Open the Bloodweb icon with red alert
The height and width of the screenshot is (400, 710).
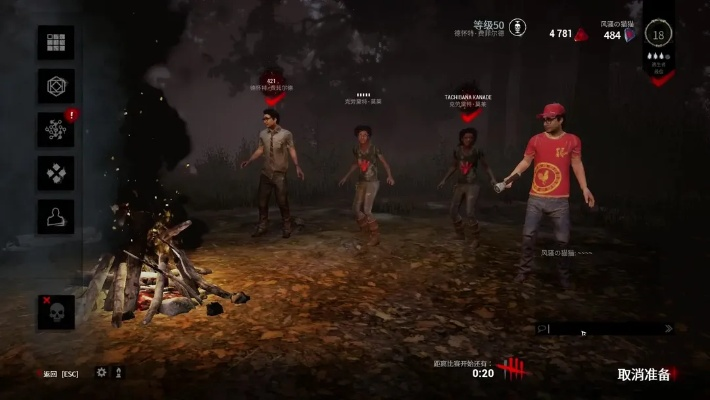[x=56, y=130]
